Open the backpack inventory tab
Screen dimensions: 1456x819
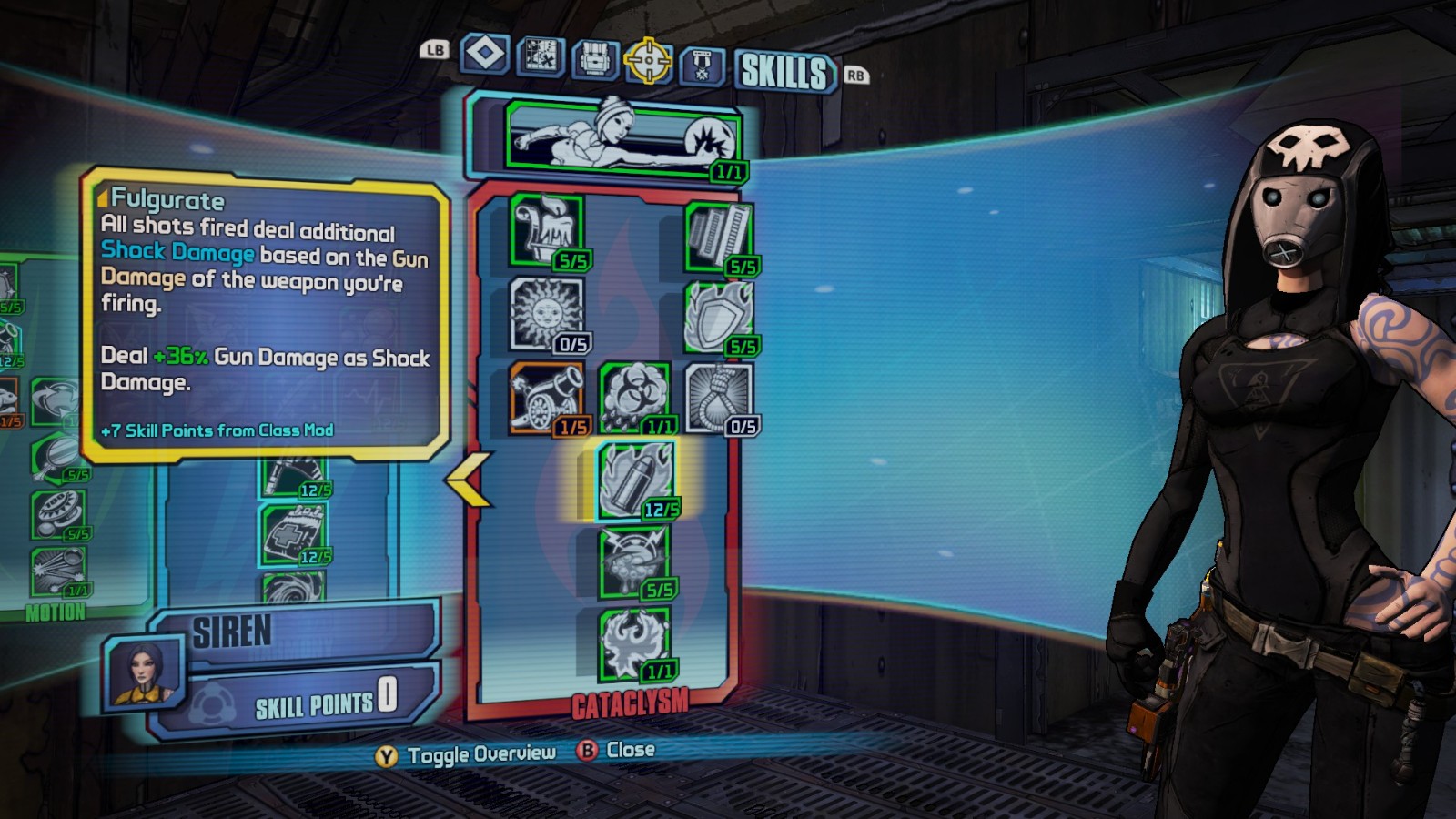click(x=595, y=59)
